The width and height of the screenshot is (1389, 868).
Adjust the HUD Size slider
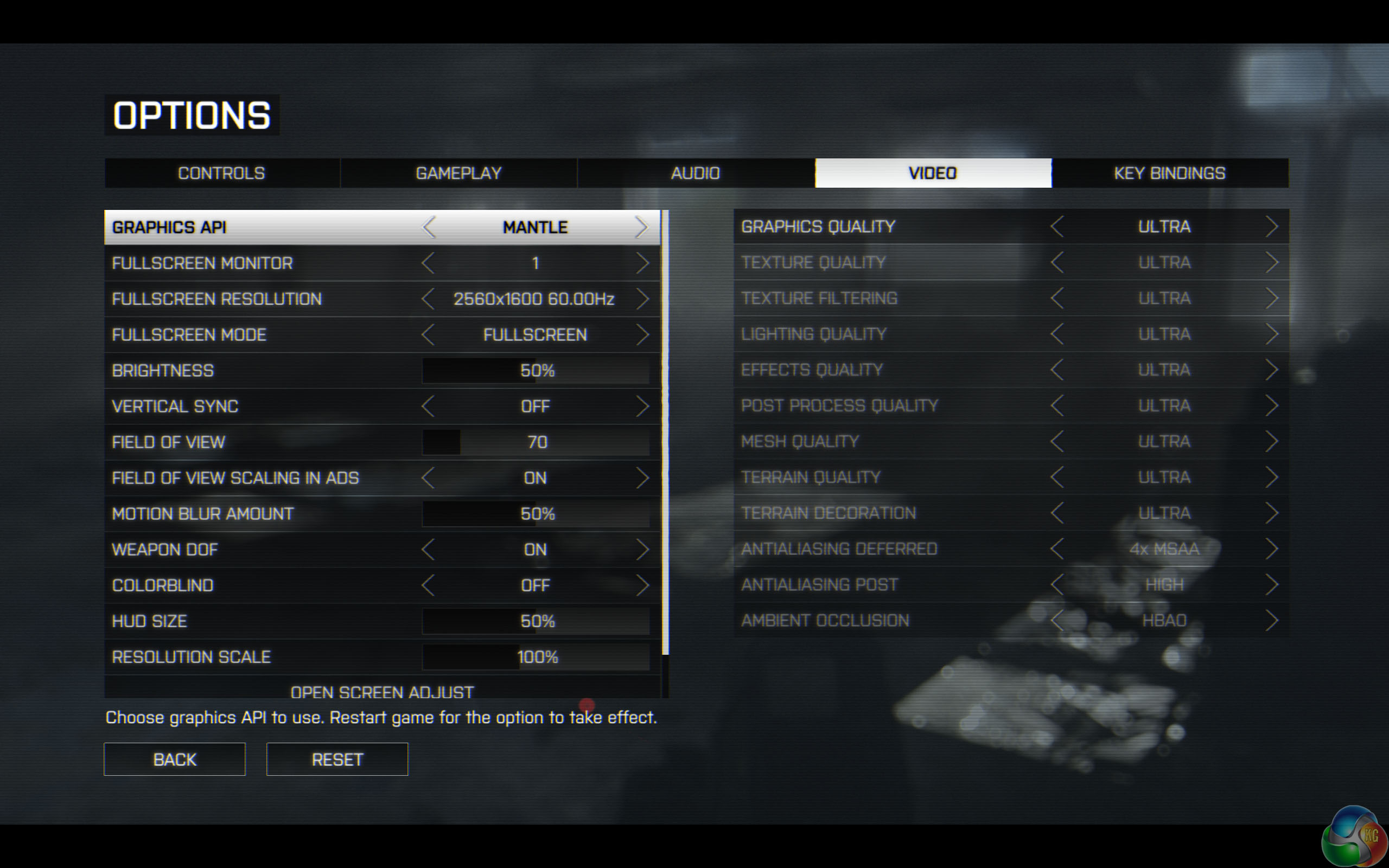536,621
